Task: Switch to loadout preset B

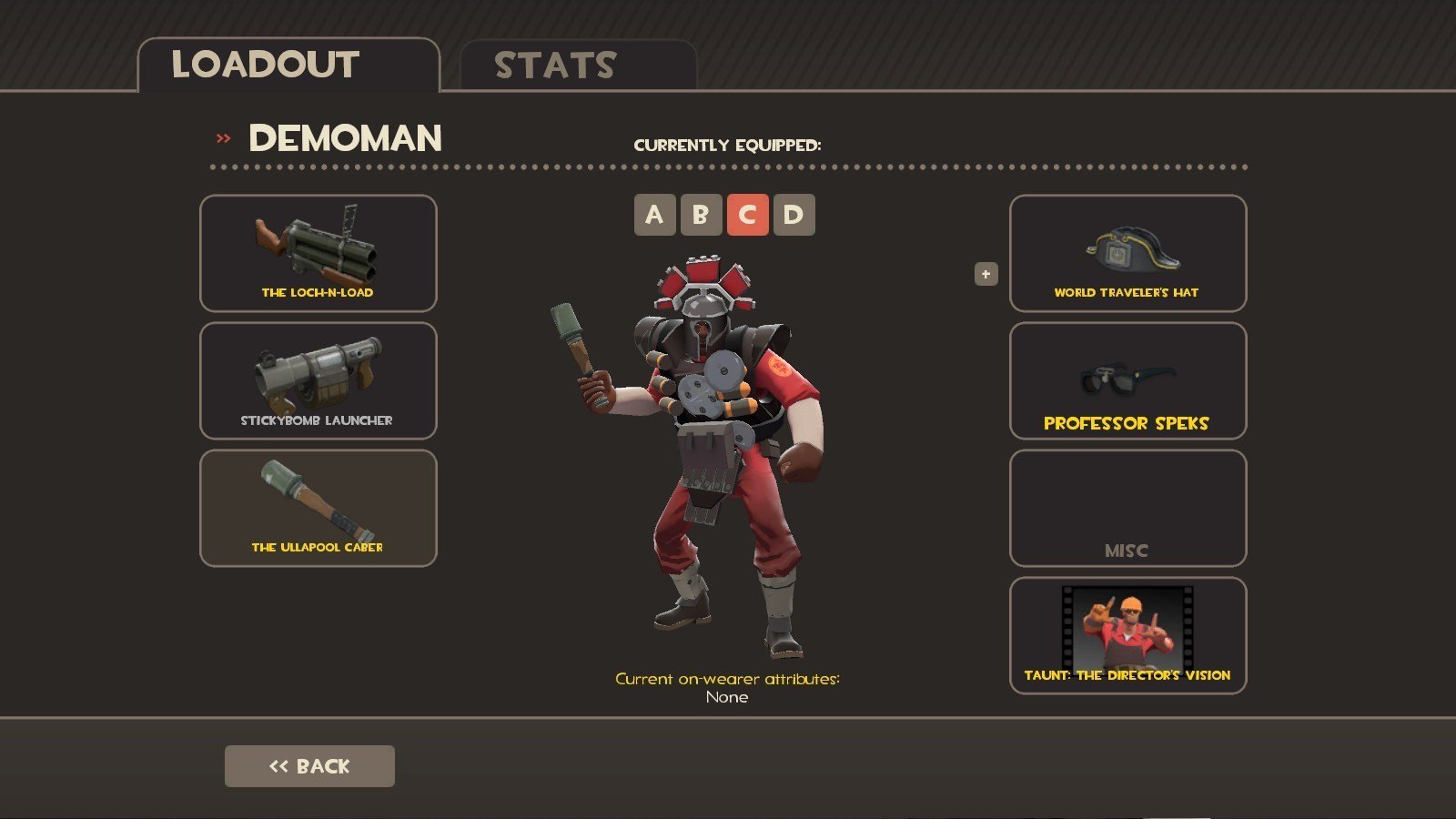Action: [701, 215]
